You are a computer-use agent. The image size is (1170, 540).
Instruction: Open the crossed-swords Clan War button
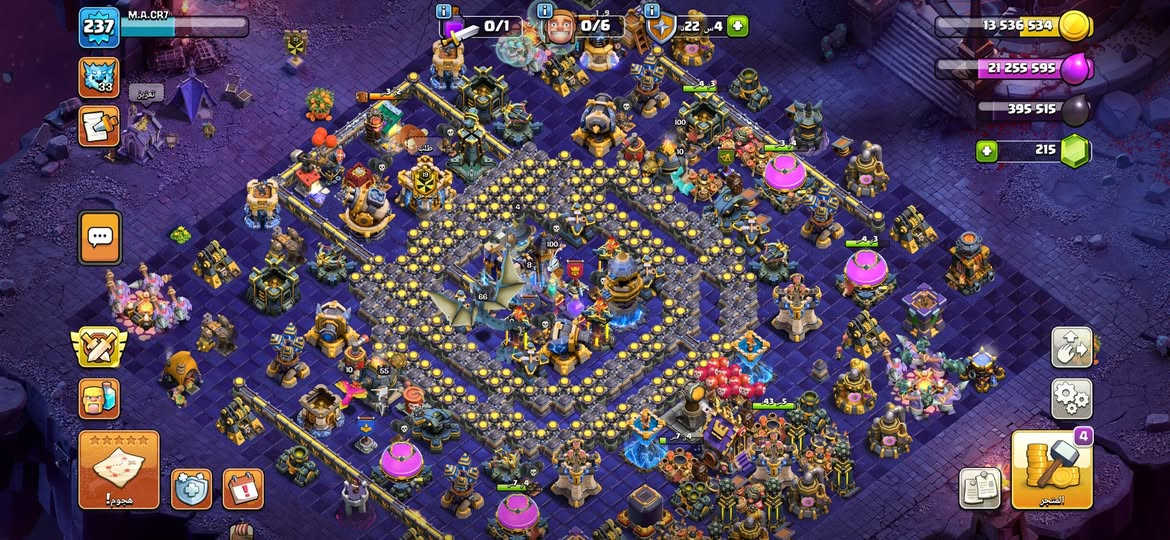click(x=98, y=347)
